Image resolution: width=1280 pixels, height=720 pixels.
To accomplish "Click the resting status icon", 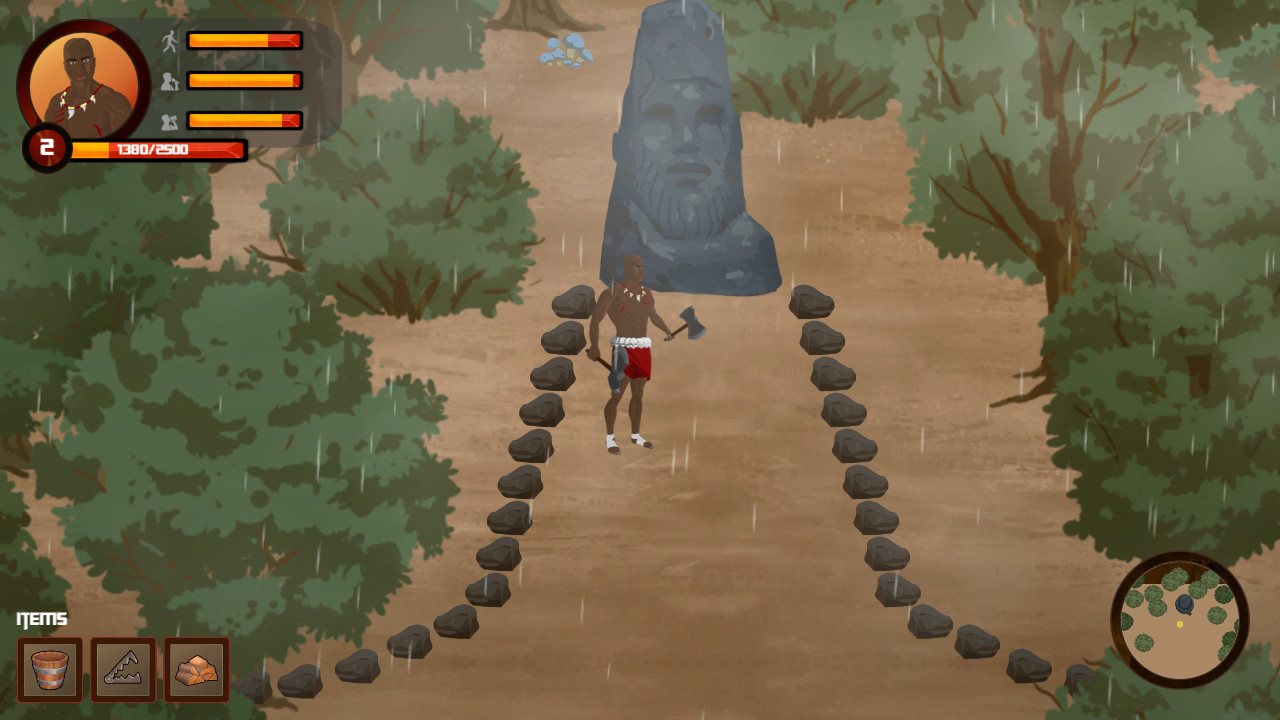I will [172, 121].
